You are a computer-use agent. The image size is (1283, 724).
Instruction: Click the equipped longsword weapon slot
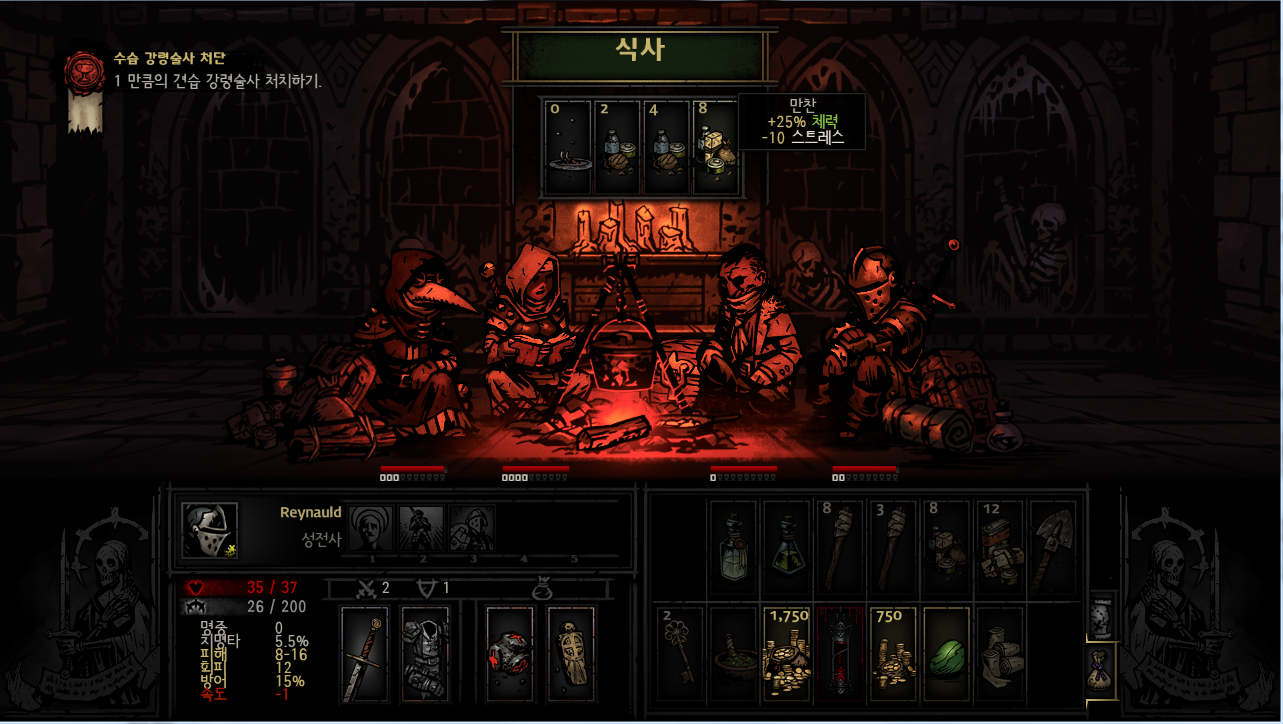click(x=364, y=654)
